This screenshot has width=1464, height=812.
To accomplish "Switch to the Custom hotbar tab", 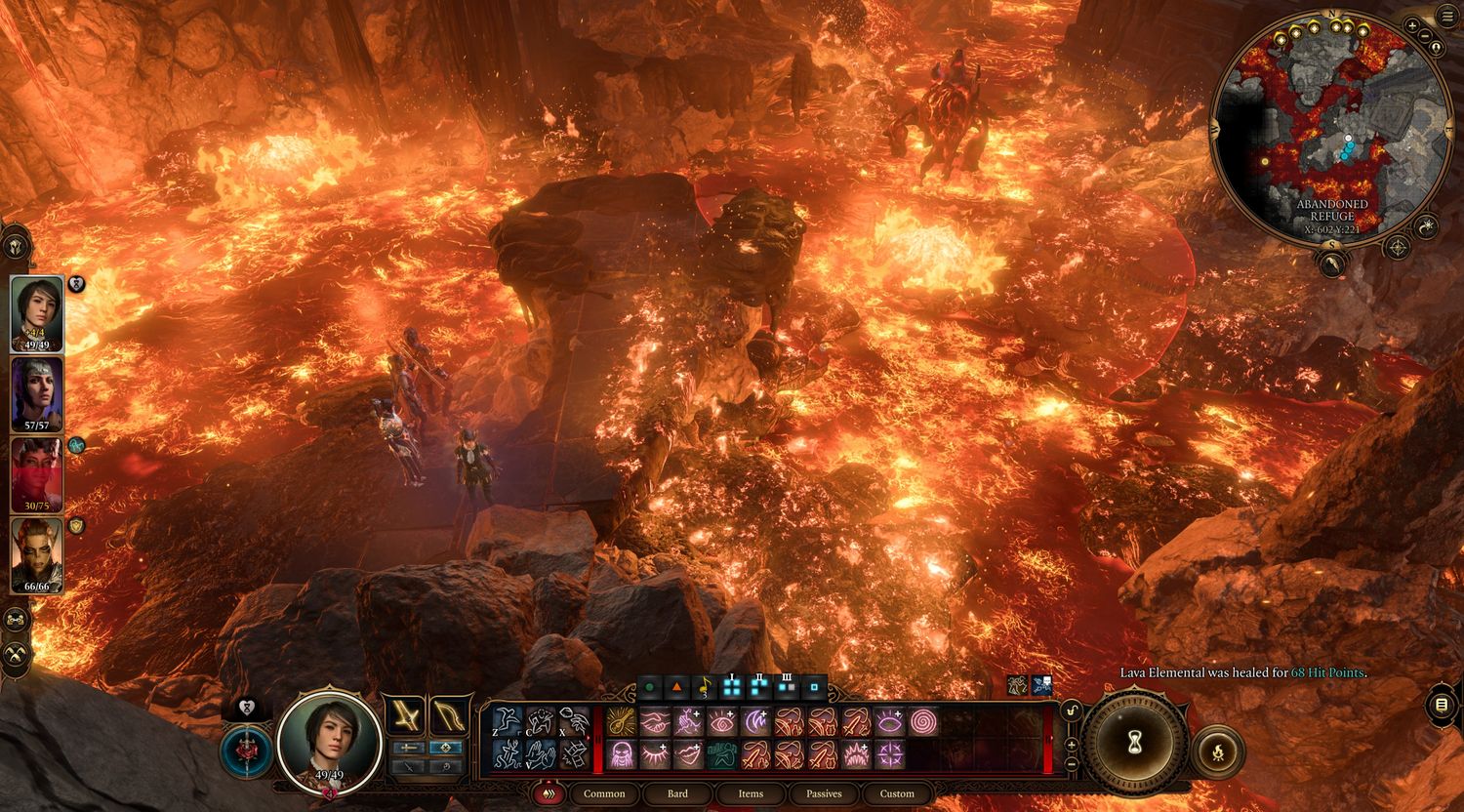I will 897,793.
